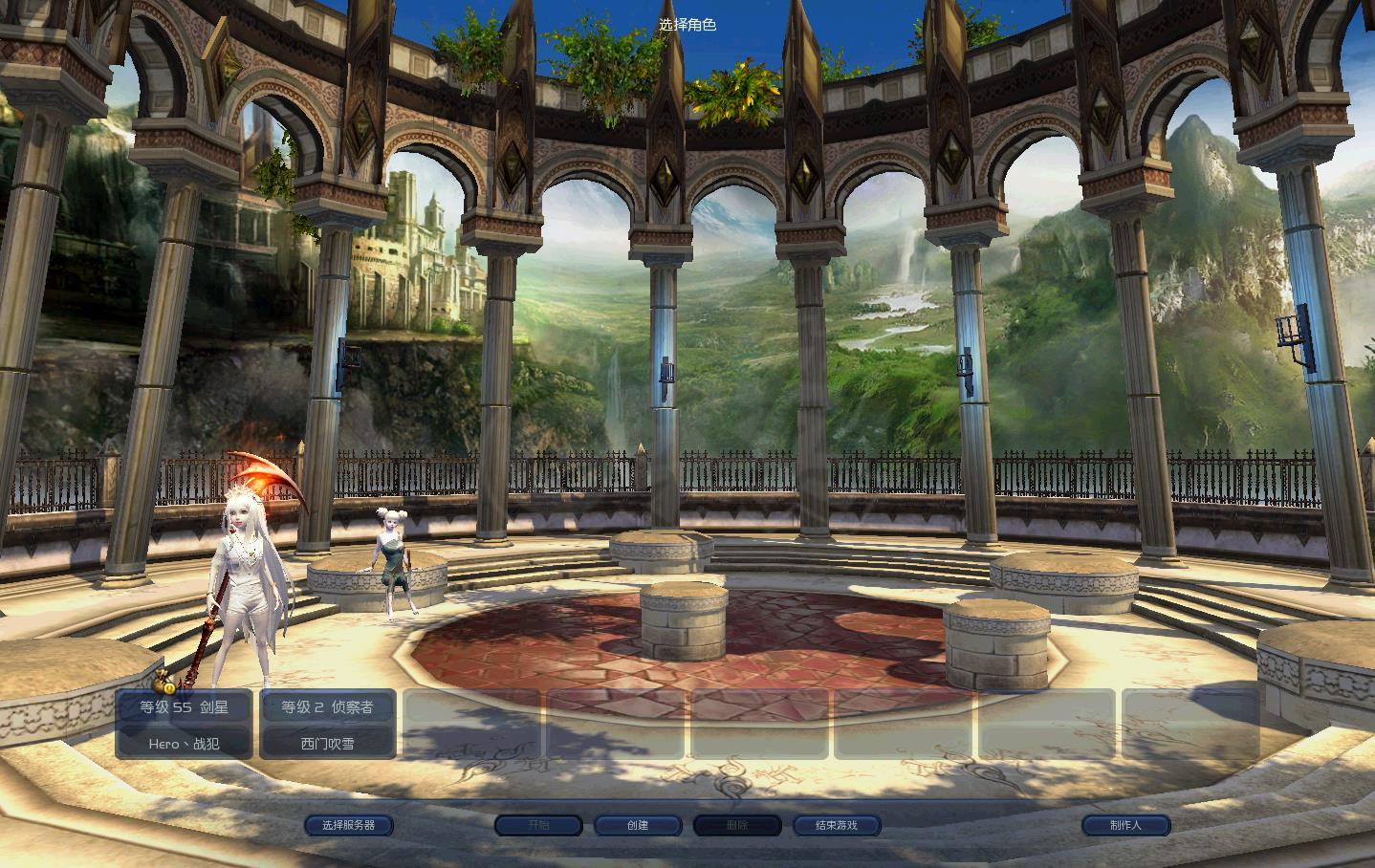Open the 选择服务器 server selection

(x=348, y=825)
